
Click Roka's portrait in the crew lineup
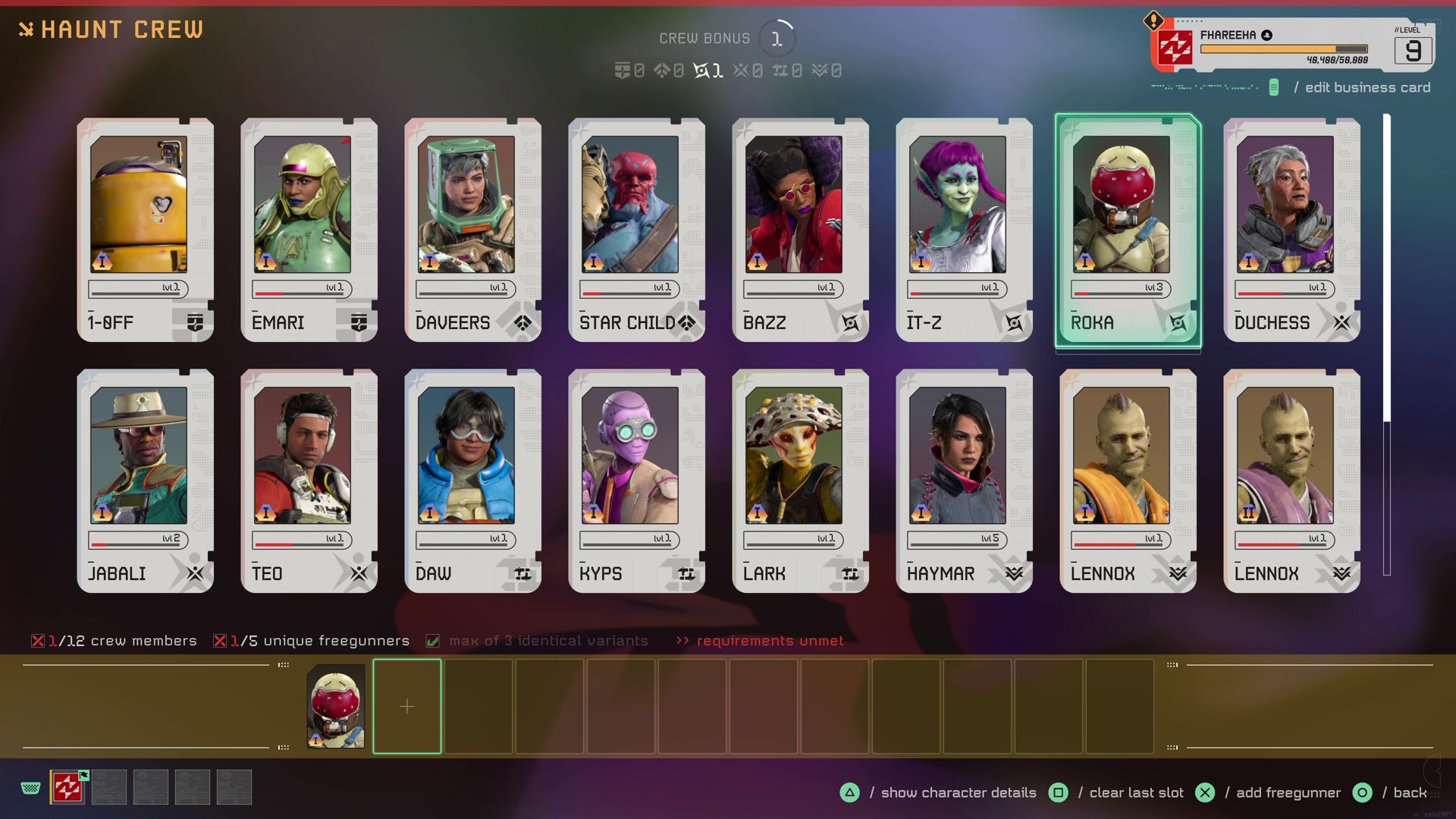[x=336, y=707]
